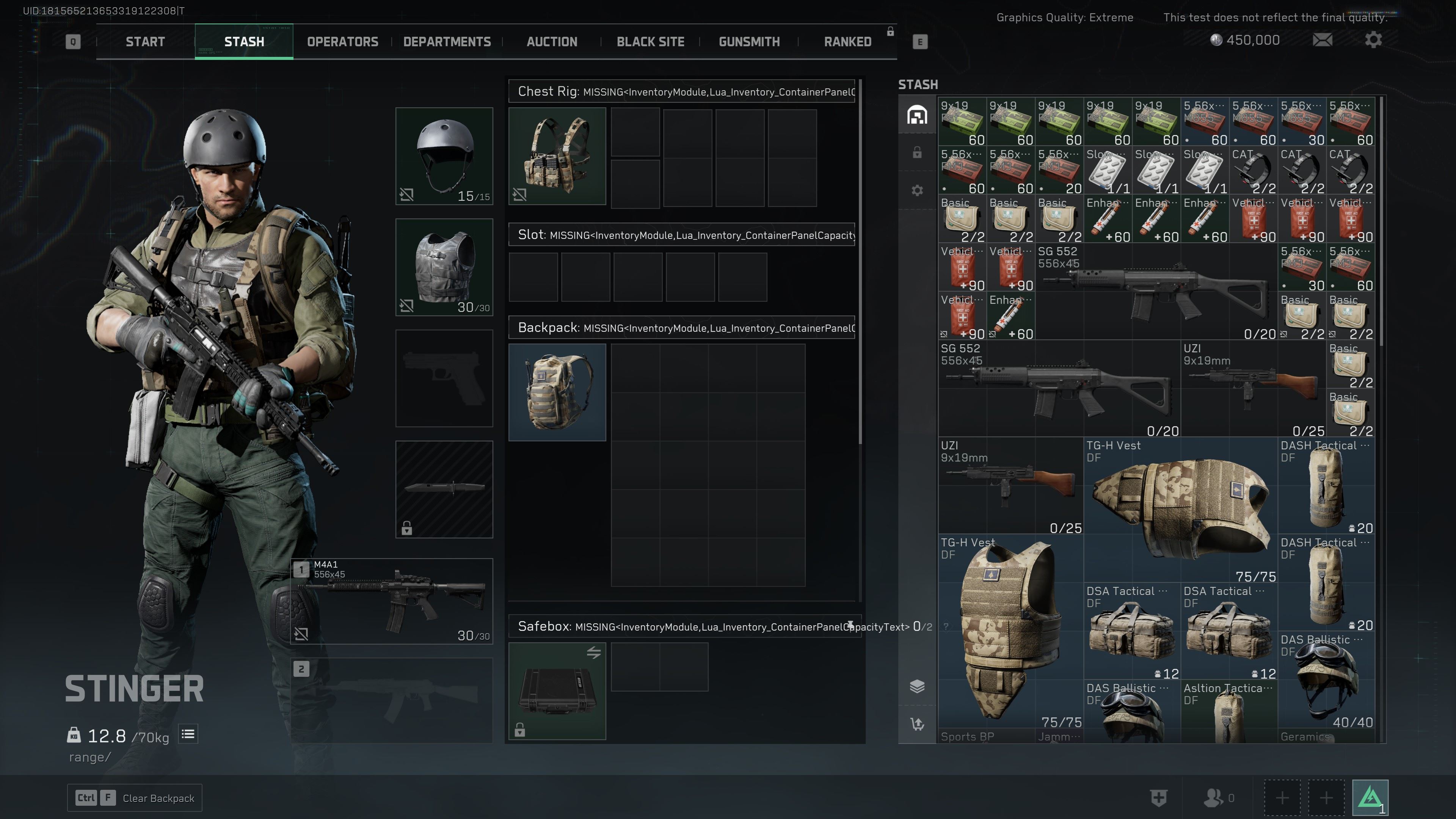Select the equipped backpack slot
This screenshot has width=1456, height=819.
[x=557, y=392]
